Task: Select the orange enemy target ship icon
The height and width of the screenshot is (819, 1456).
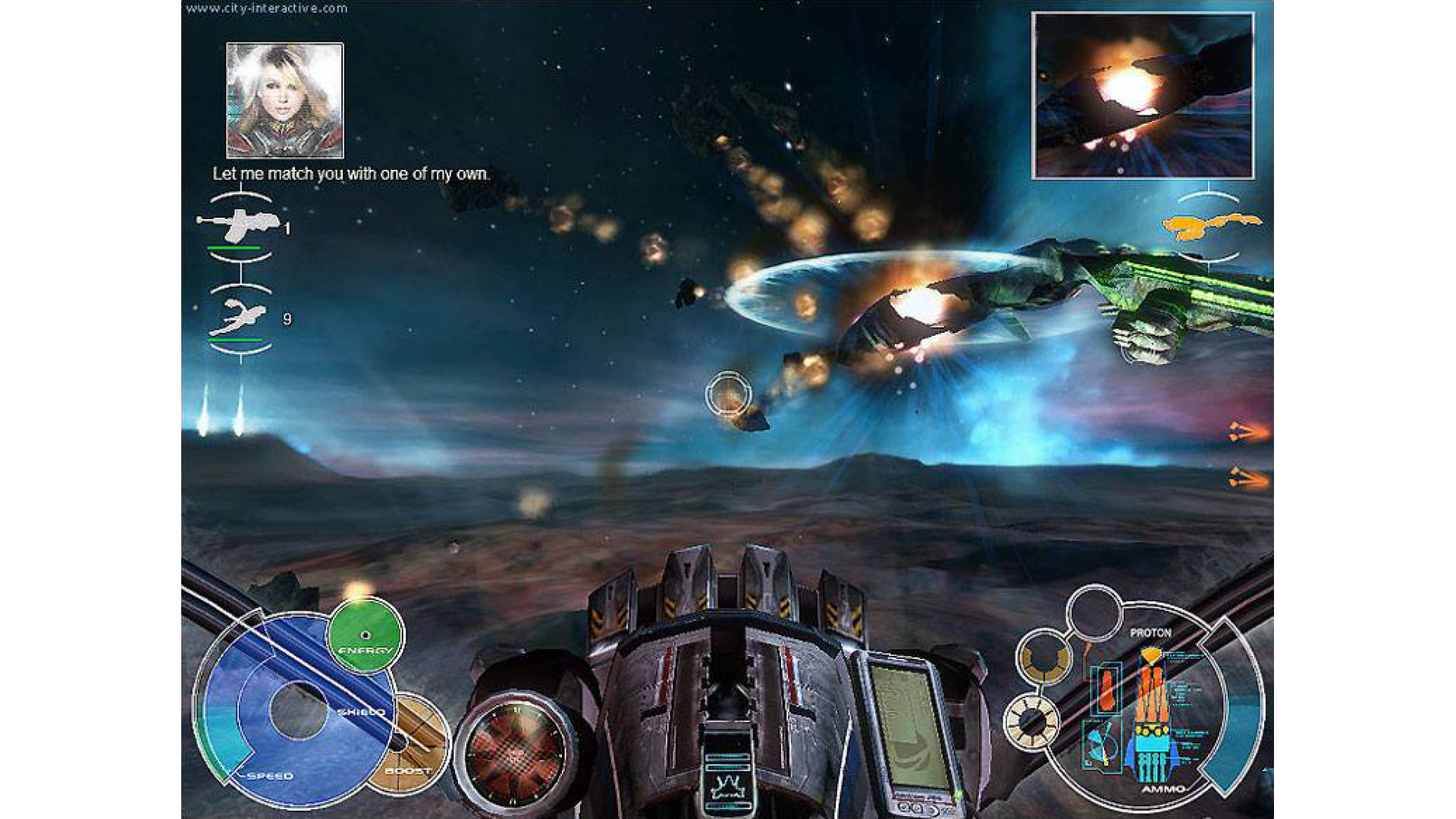Action: coord(1211,226)
